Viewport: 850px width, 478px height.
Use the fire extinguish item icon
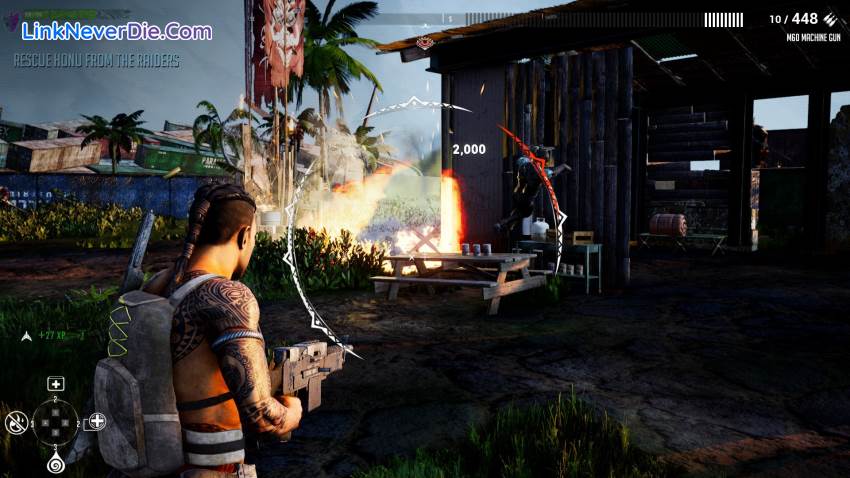(x=16, y=423)
